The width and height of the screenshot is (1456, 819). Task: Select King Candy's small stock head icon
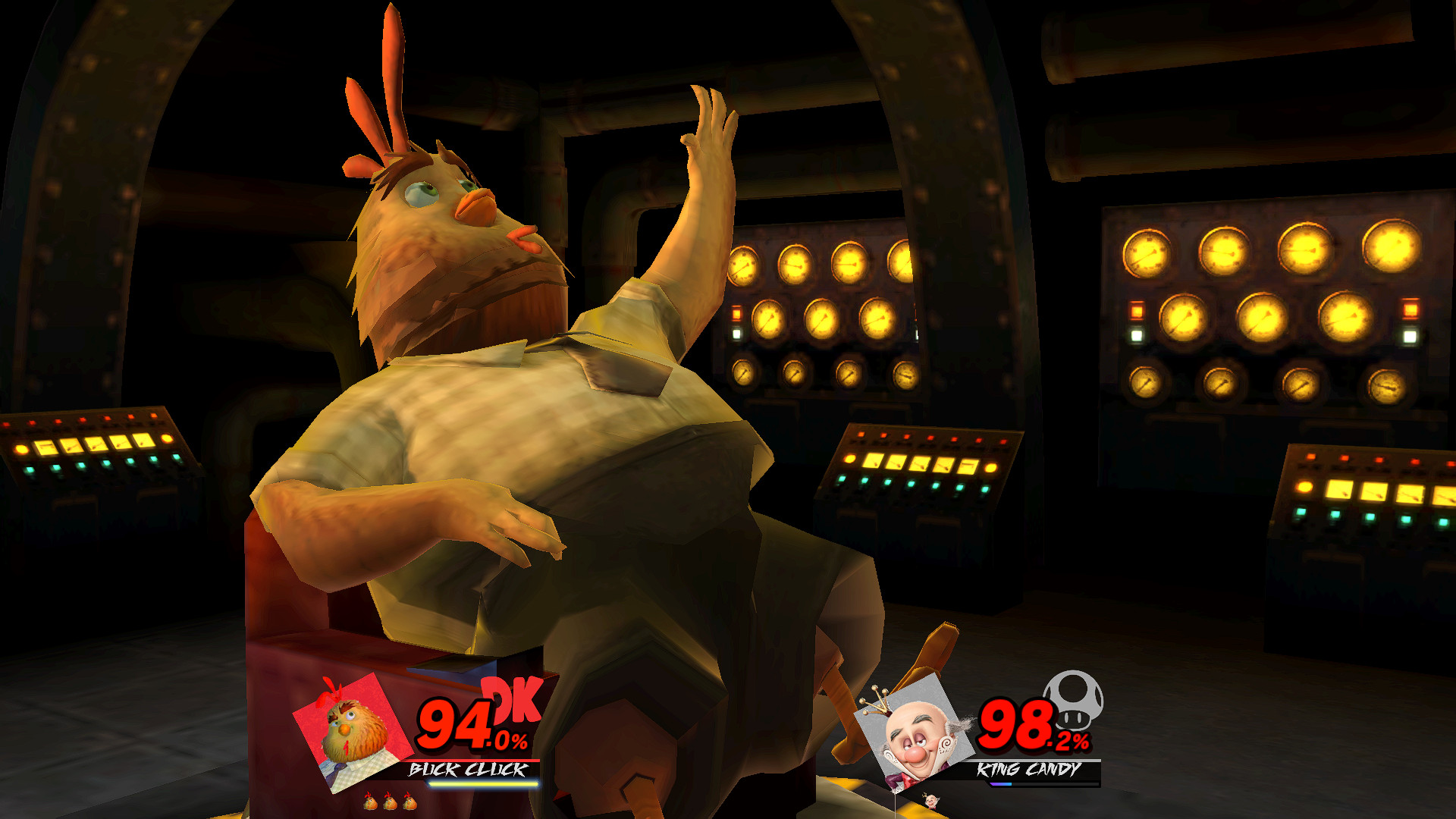click(x=931, y=802)
